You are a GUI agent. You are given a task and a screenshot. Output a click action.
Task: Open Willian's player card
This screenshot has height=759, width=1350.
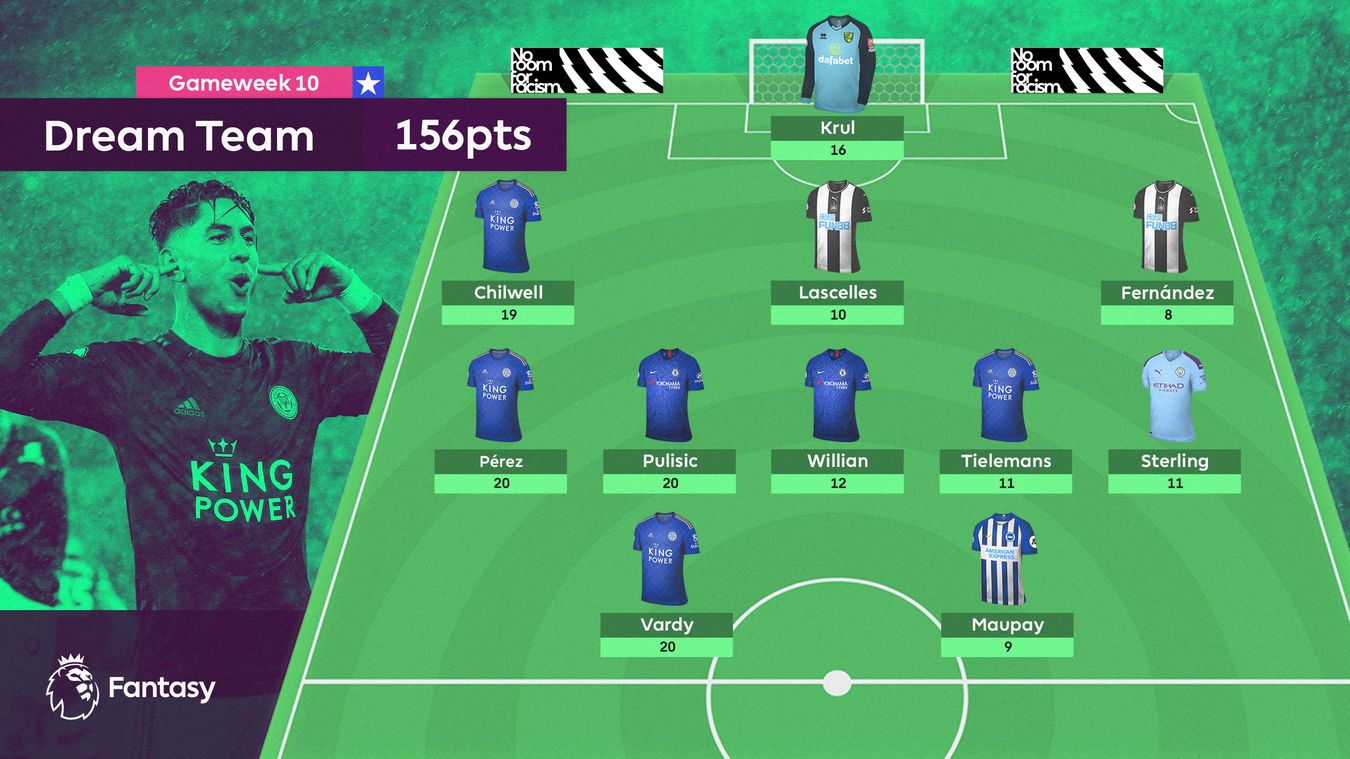[x=837, y=418]
